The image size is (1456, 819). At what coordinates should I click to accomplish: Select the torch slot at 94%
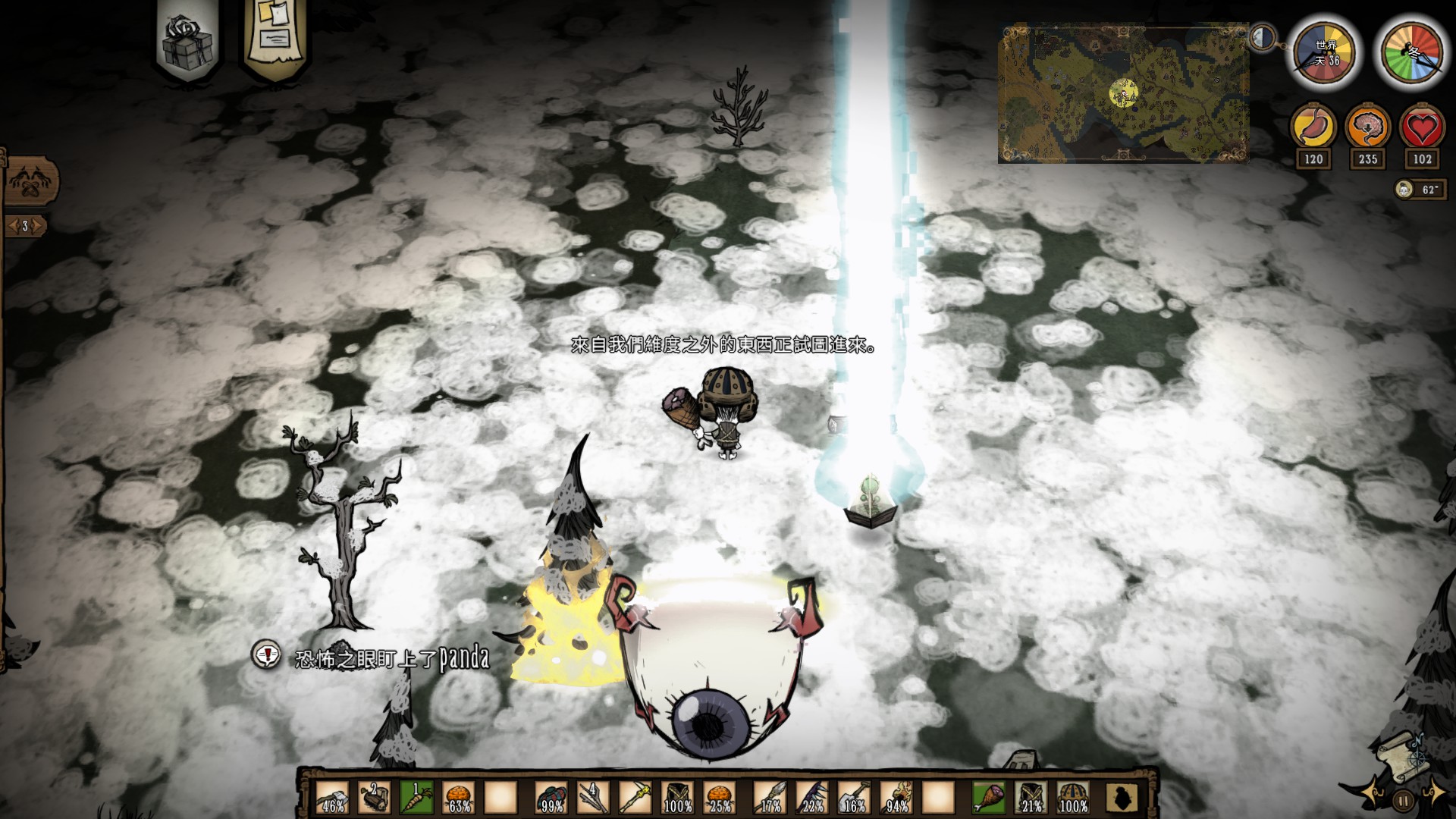coord(896,798)
